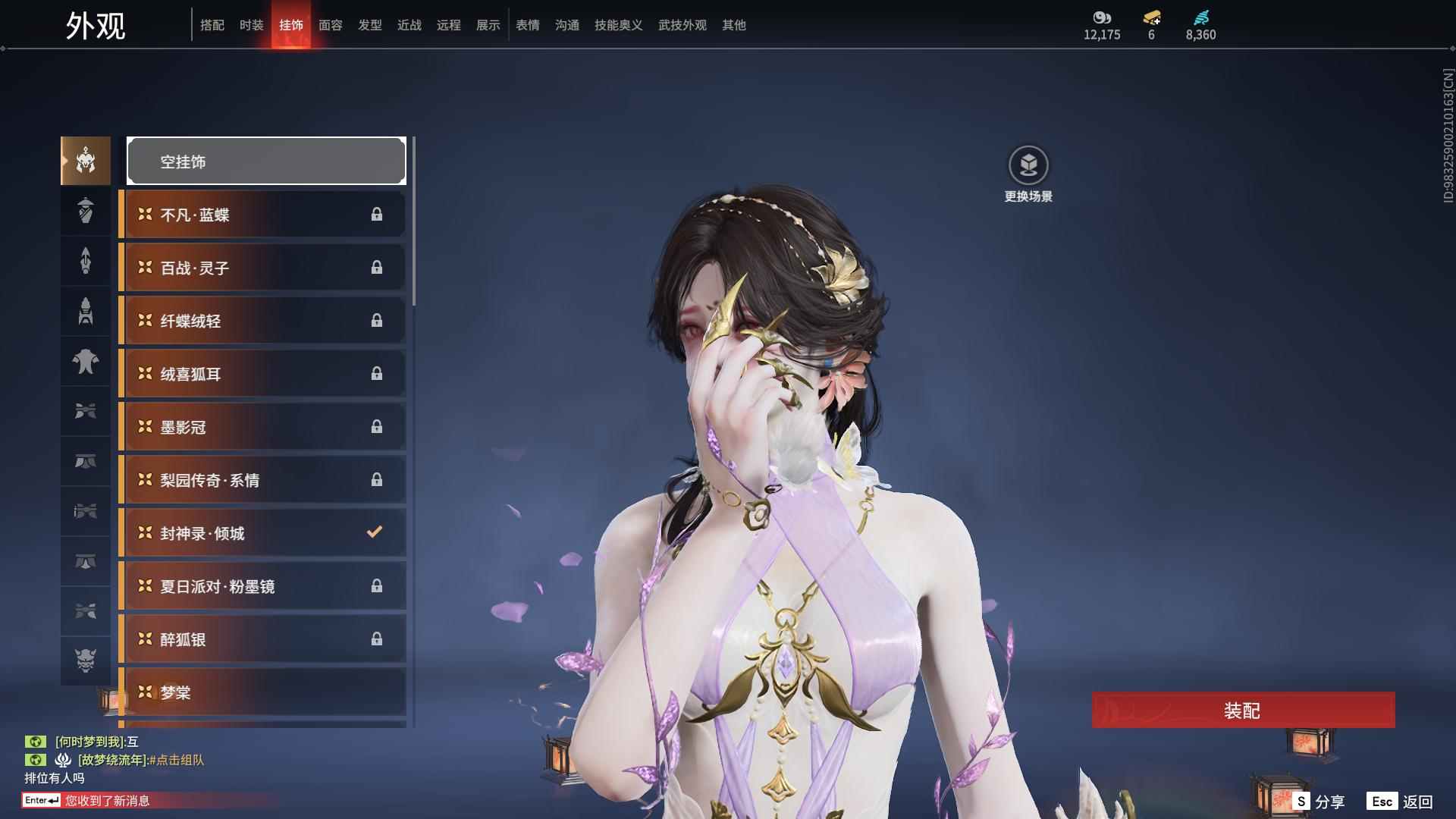Image resolution: width=1456 pixels, height=819 pixels.
Task: Select the 不凡·蓝蝶 accessory
Action: 263,215
